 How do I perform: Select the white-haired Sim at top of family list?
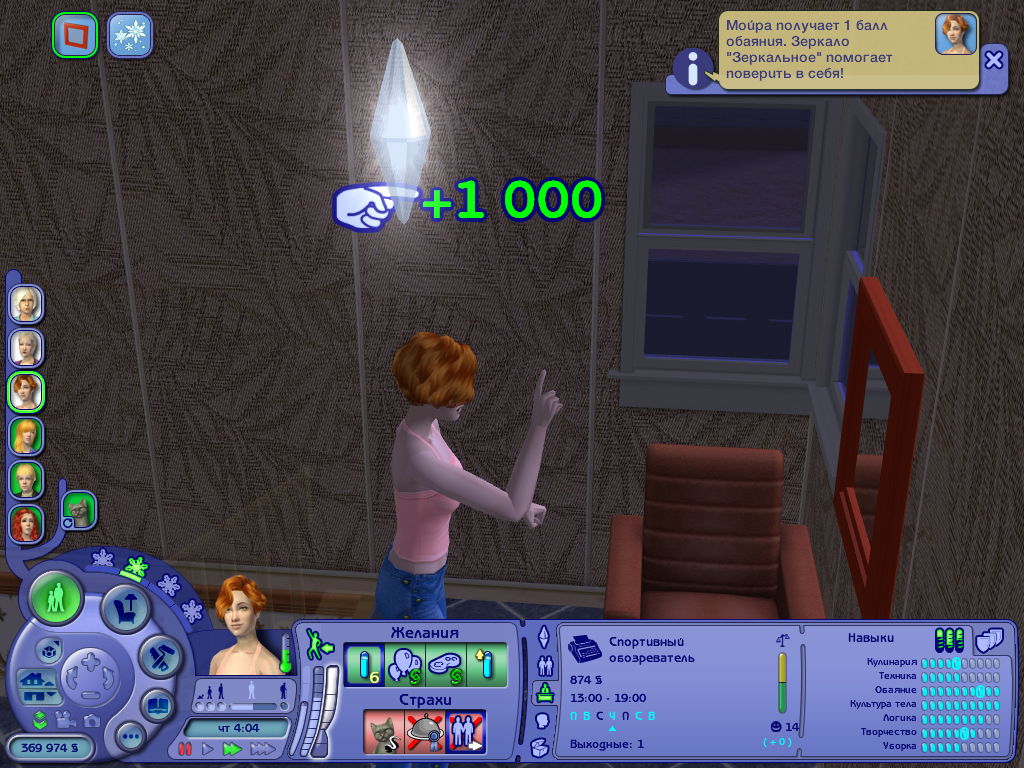(26, 303)
